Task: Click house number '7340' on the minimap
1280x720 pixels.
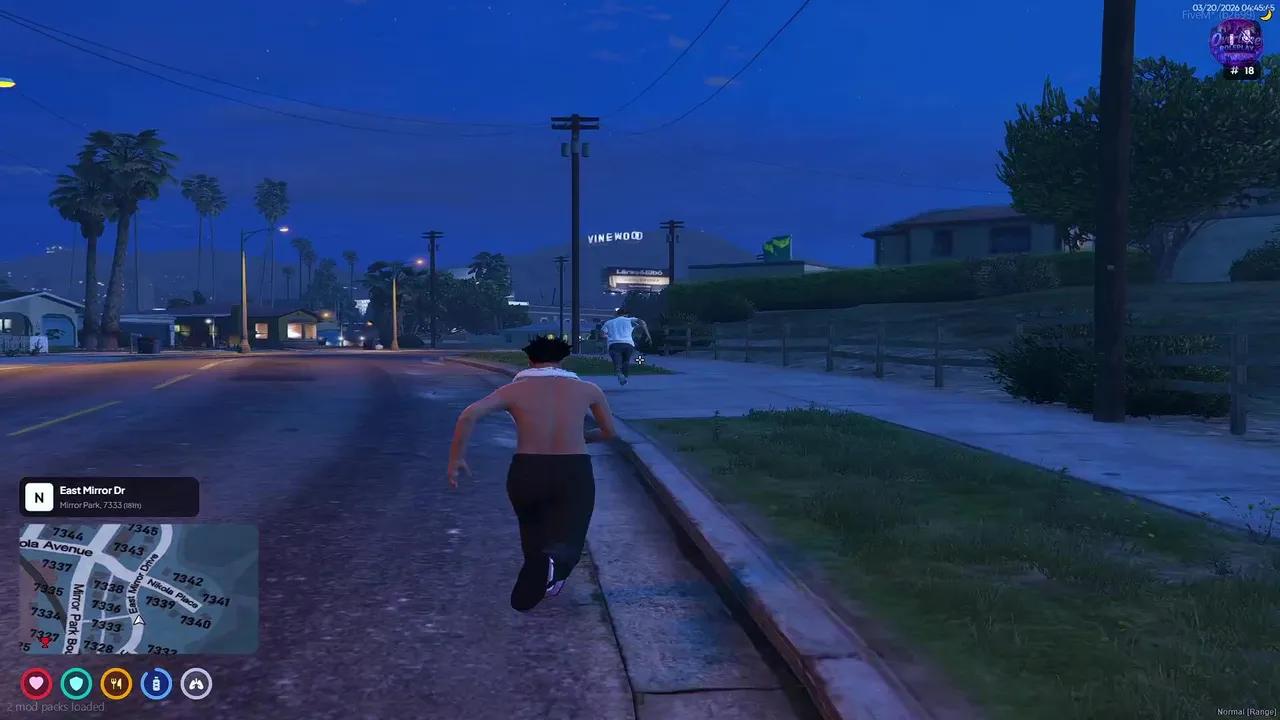Action: 196,622
